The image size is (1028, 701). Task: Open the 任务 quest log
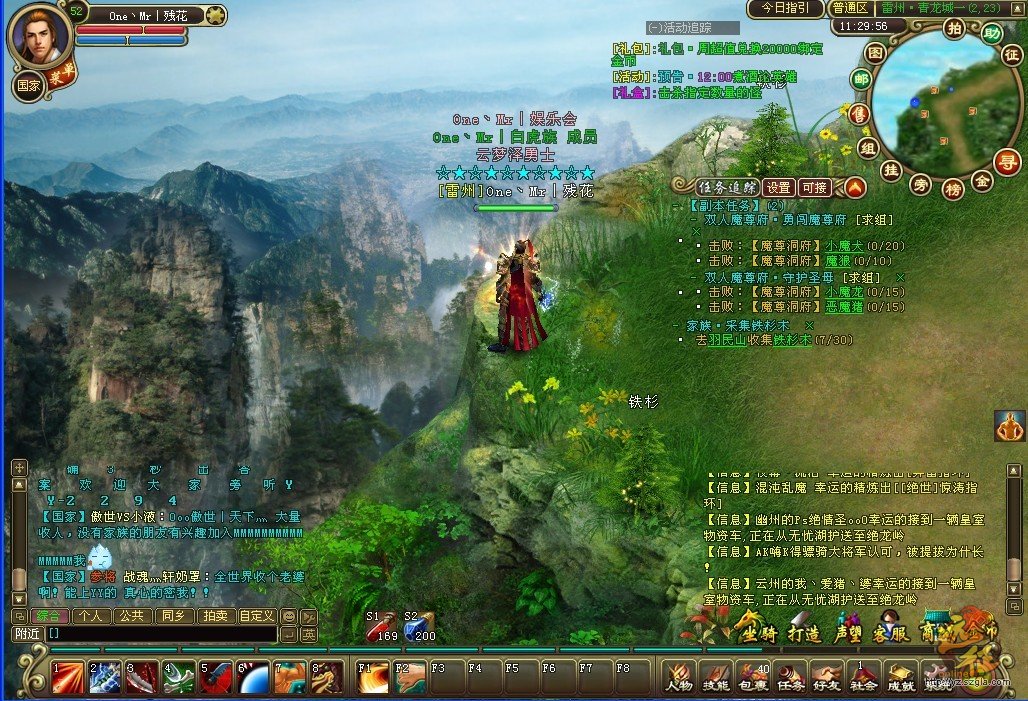tap(789, 677)
